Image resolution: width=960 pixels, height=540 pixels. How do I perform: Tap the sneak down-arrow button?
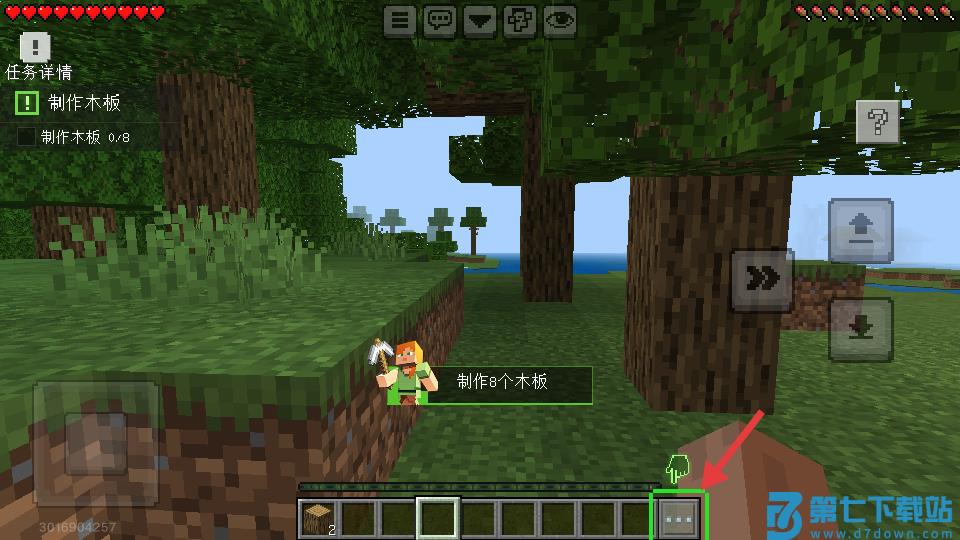pos(860,329)
